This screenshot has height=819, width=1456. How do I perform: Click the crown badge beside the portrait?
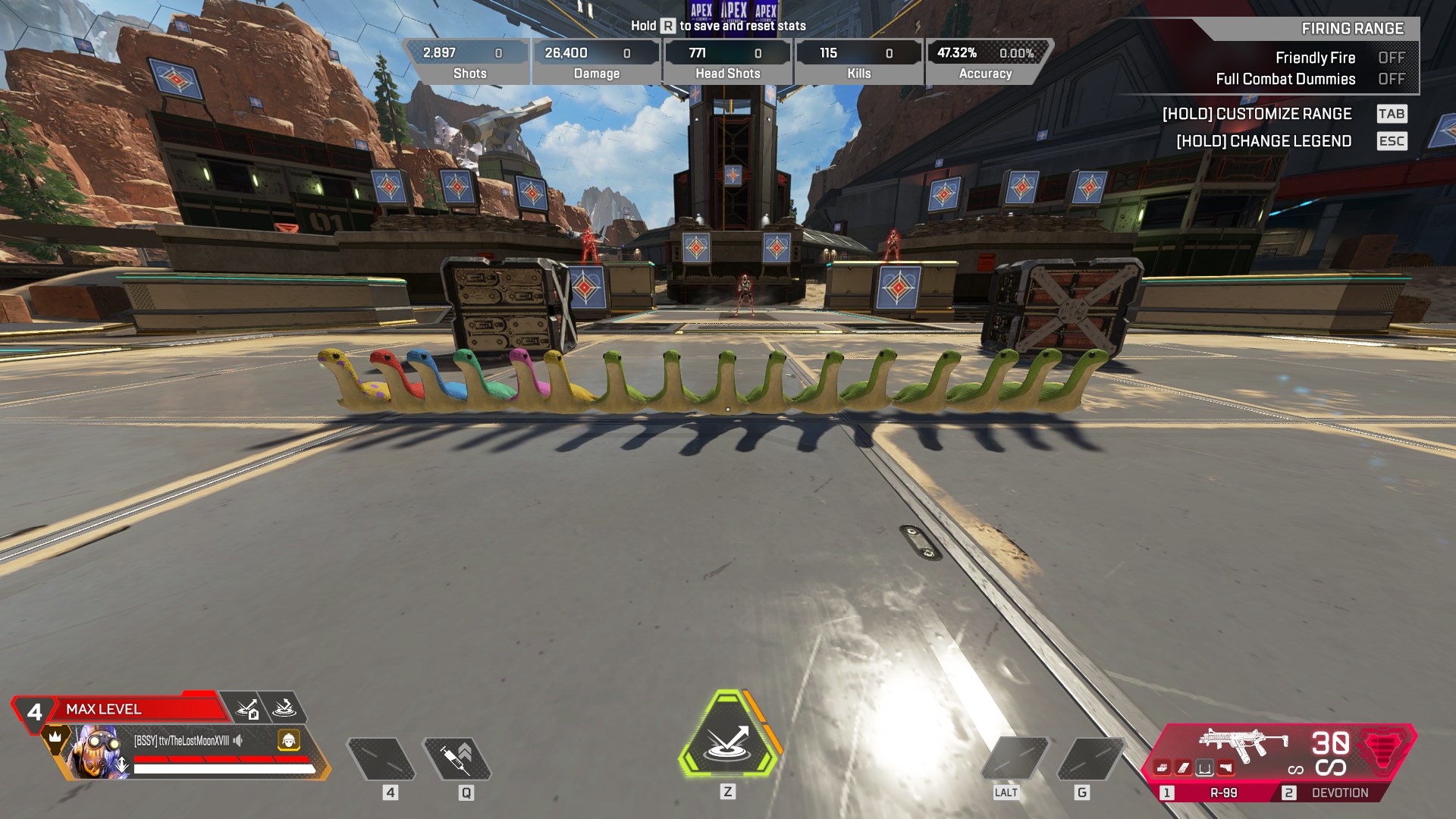(55, 736)
